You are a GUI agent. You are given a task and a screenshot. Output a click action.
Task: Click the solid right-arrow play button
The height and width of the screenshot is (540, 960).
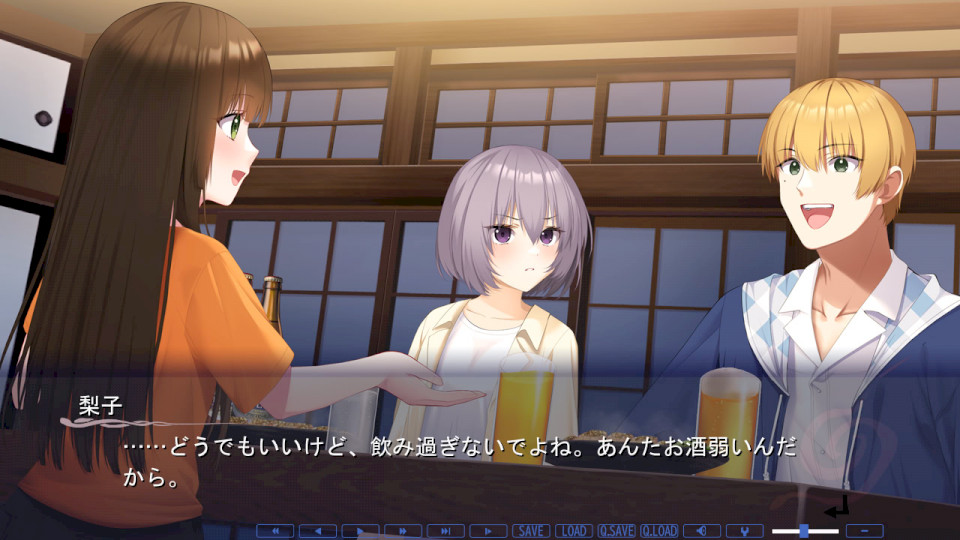pos(360,531)
